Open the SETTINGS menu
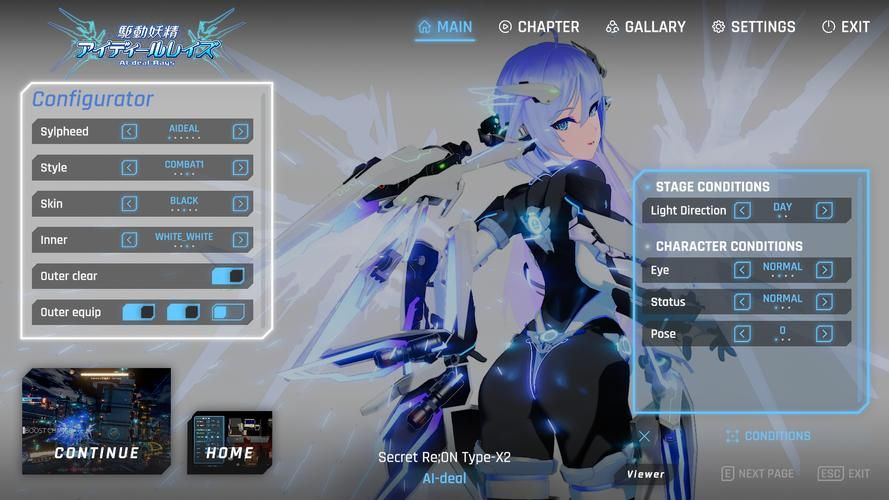The width and height of the screenshot is (889, 500). (x=753, y=27)
